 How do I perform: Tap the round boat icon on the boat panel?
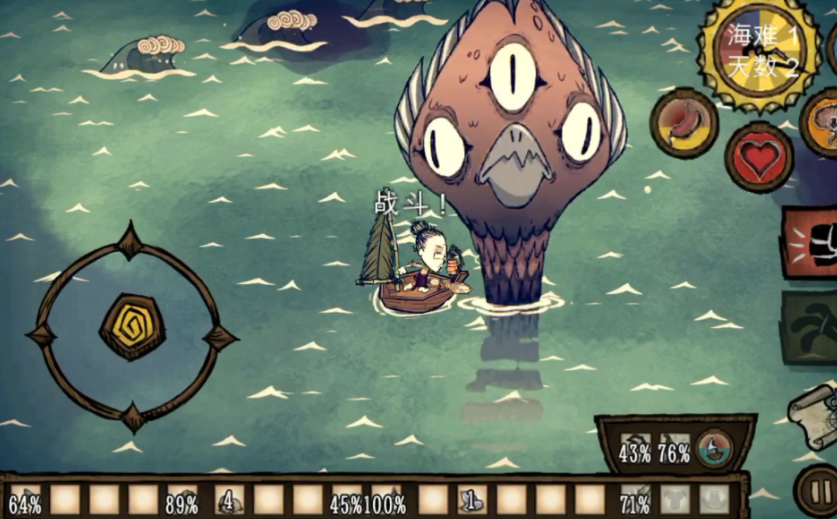(714, 449)
